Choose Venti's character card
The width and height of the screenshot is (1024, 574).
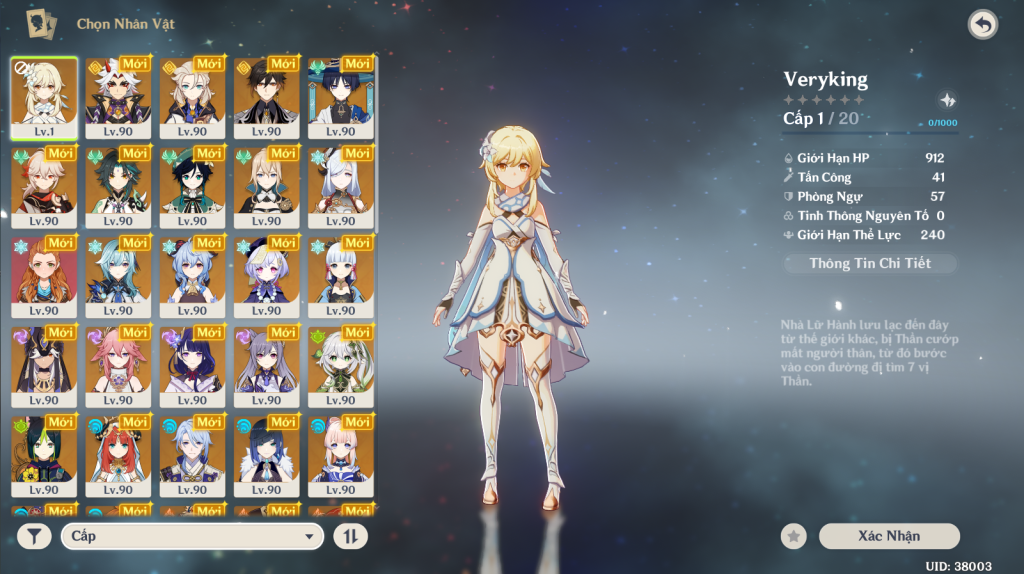point(192,186)
